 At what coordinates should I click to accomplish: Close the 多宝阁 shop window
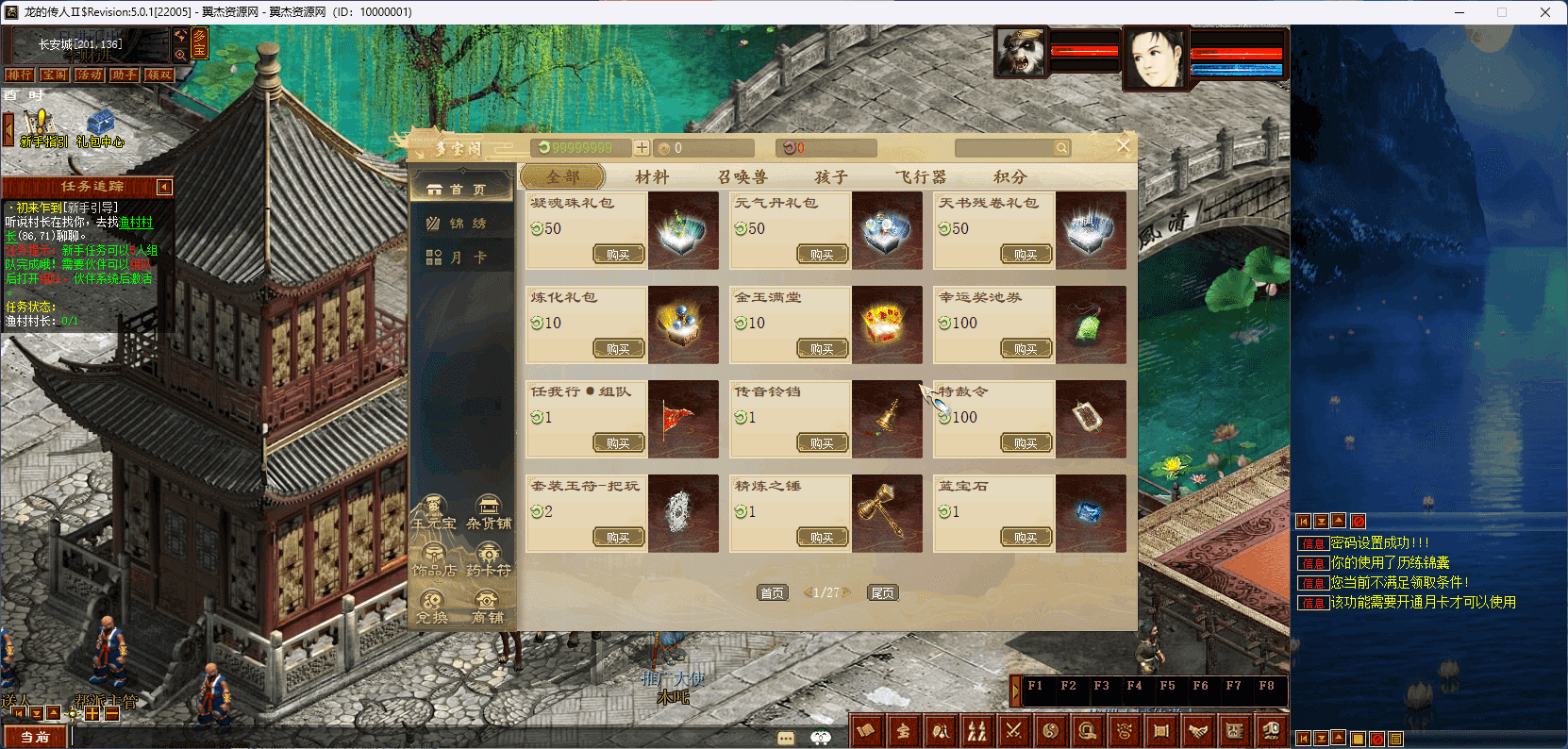click(1123, 145)
